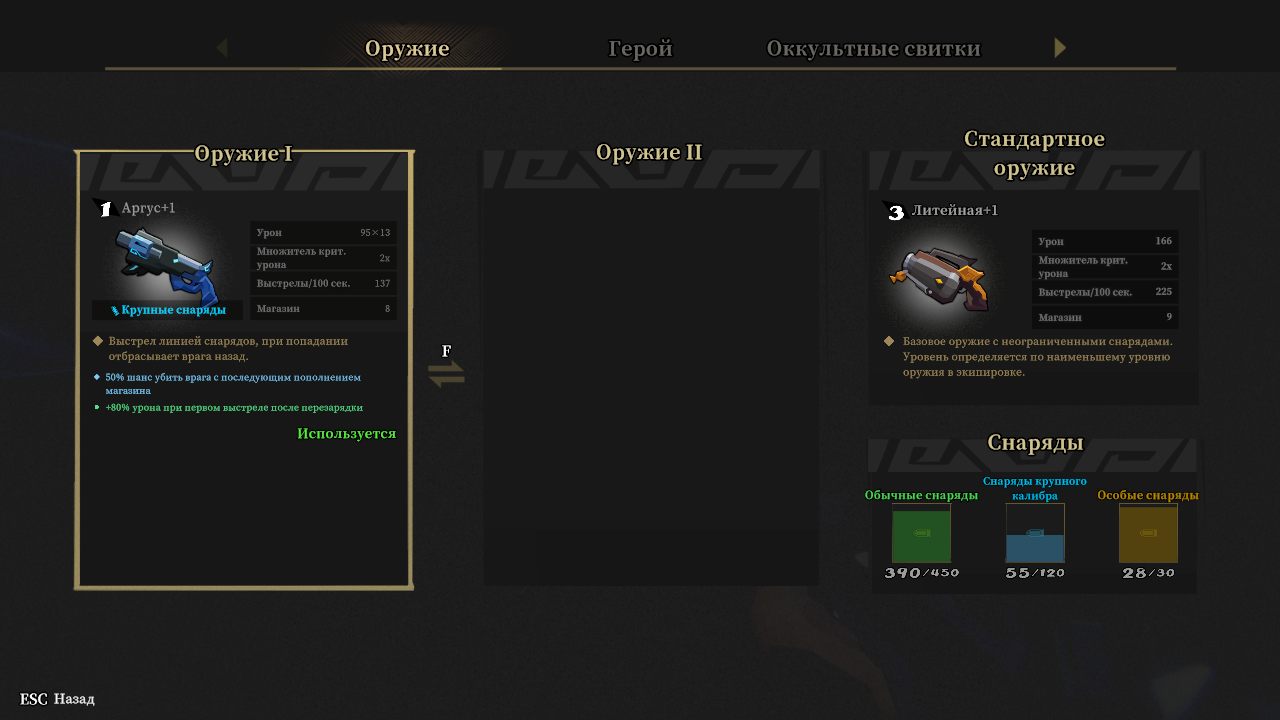The width and height of the screenshot is (1280, 720).
Task: Open the Оккультные свитки tab
Action: point(874,46)
